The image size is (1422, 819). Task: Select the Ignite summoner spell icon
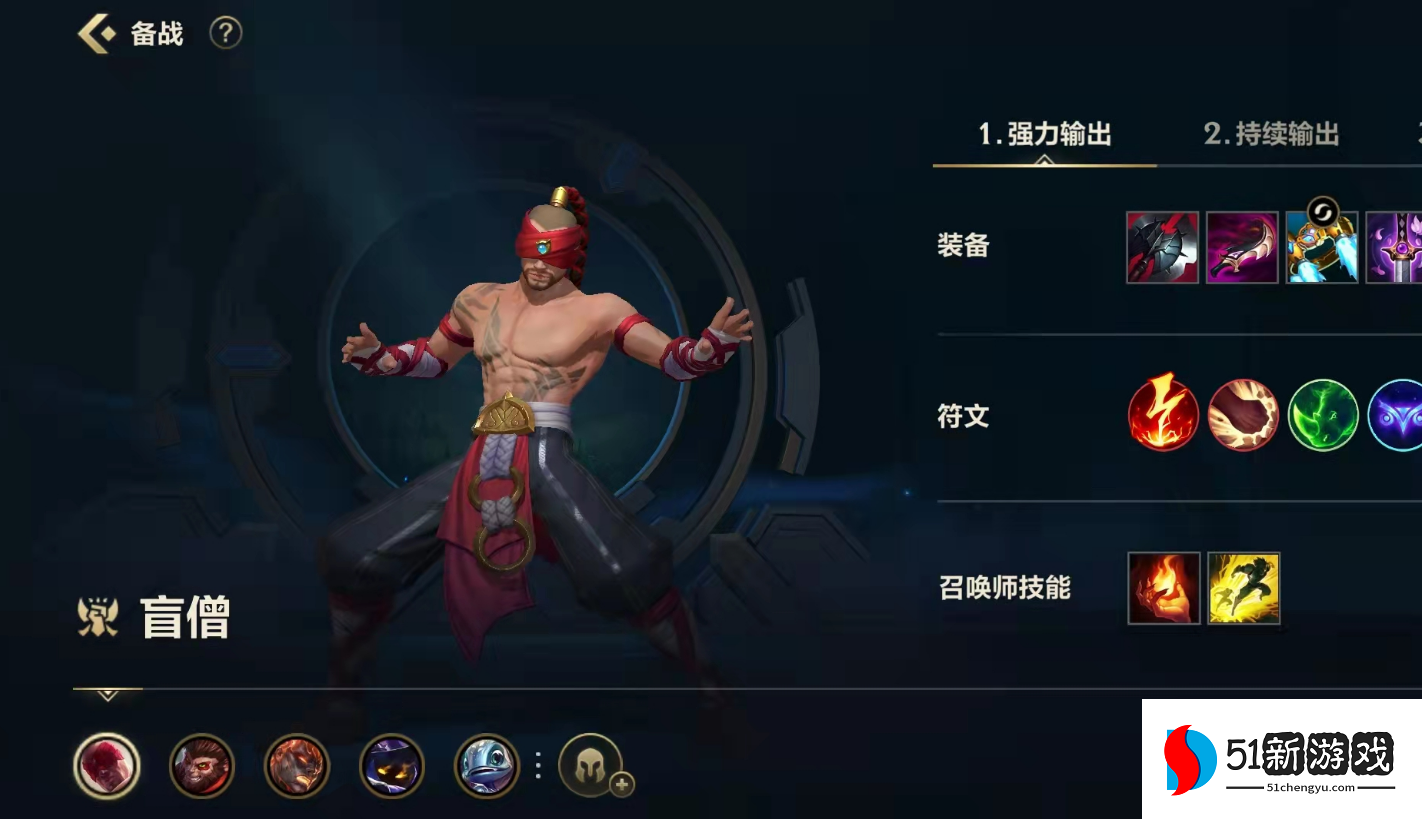click(1162, 589)
